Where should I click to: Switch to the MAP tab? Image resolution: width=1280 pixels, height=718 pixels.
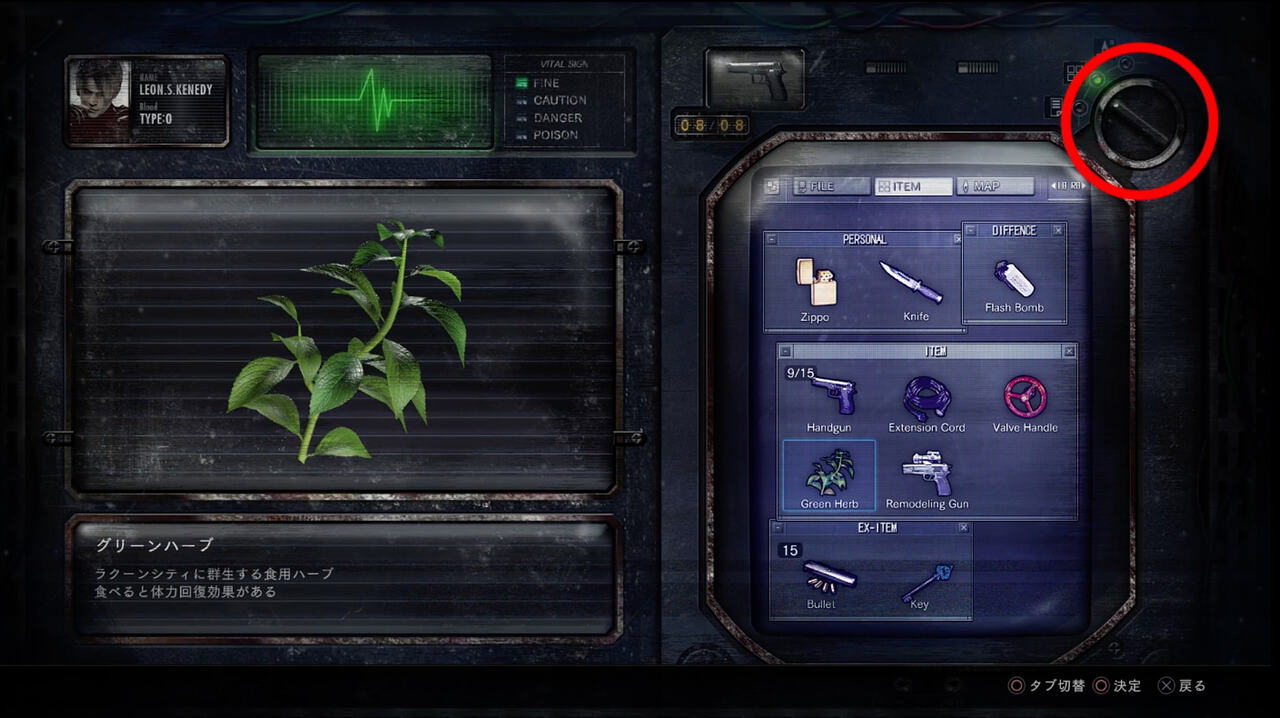pos(994,186)
